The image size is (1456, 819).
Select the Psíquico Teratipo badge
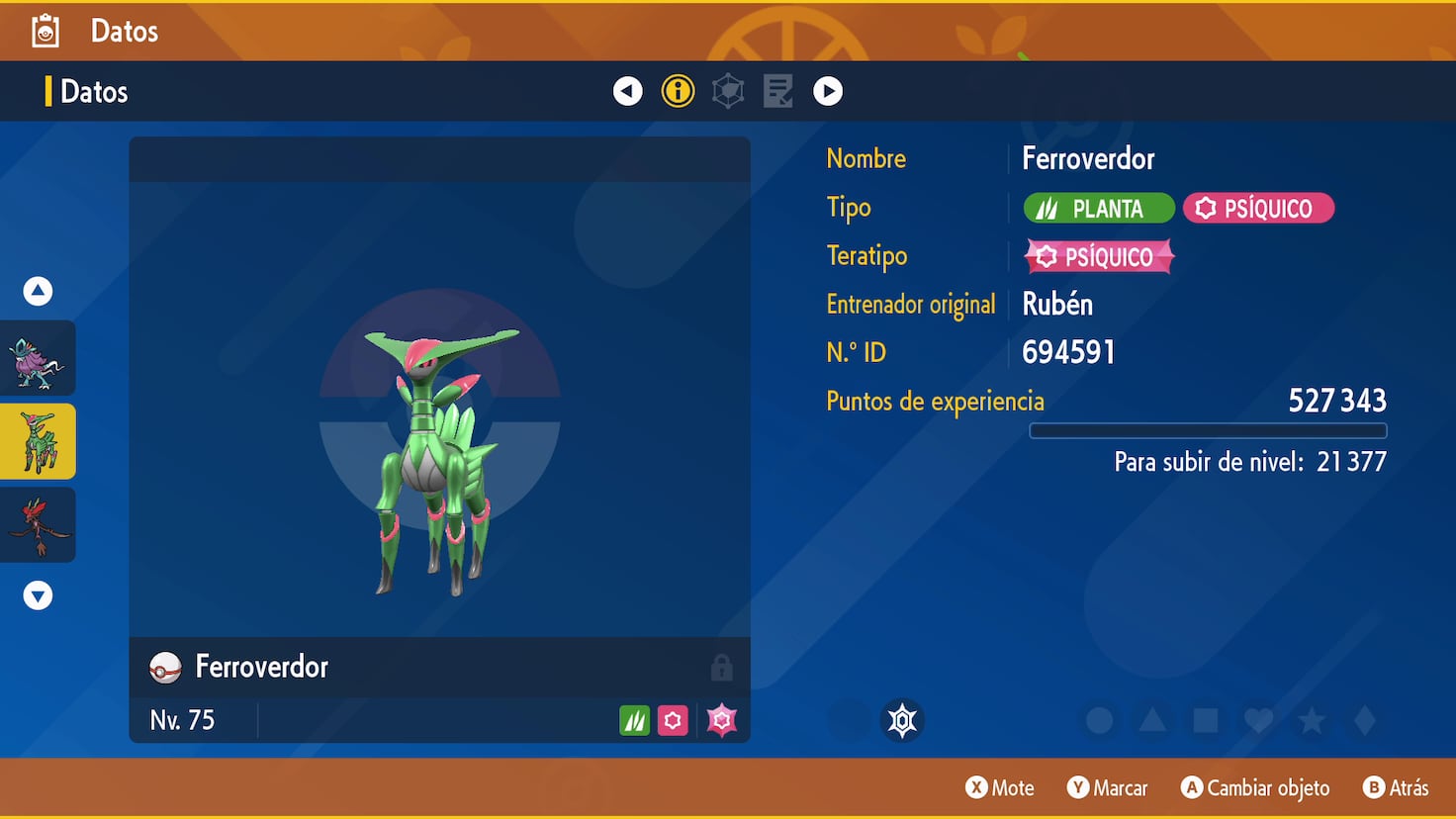[1099, 256]
